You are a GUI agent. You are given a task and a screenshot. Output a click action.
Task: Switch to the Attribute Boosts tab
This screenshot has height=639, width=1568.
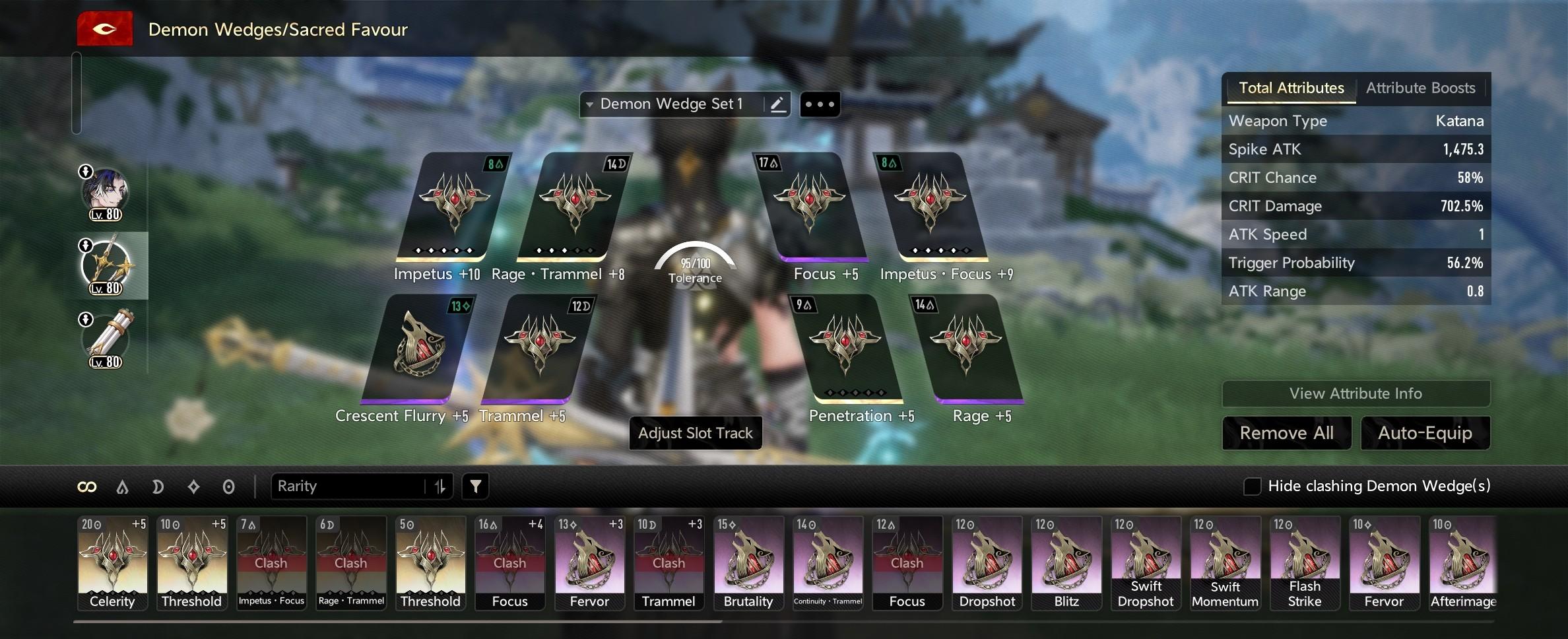pos(1420,88)
